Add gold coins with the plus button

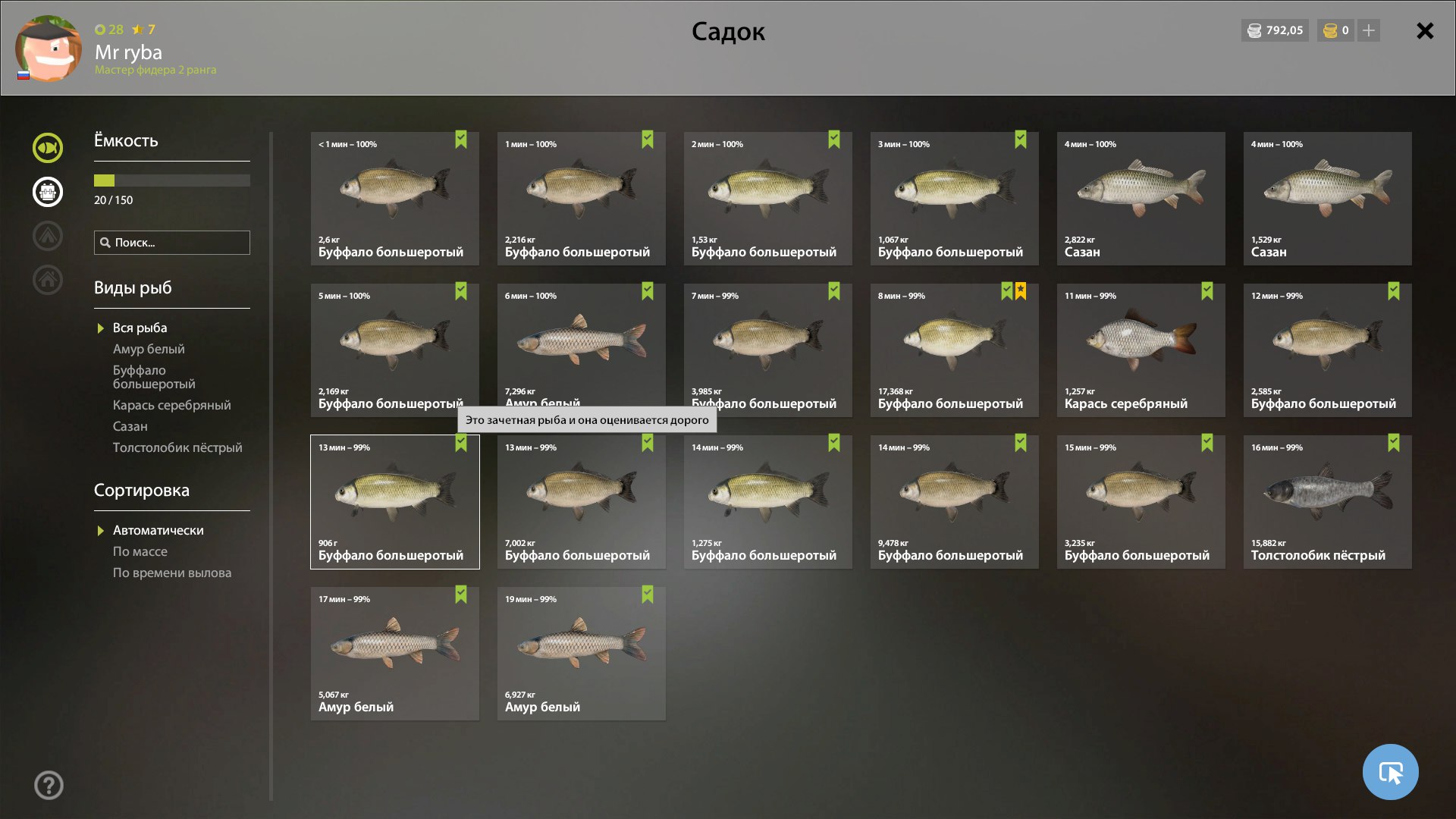coord(1369,30)
